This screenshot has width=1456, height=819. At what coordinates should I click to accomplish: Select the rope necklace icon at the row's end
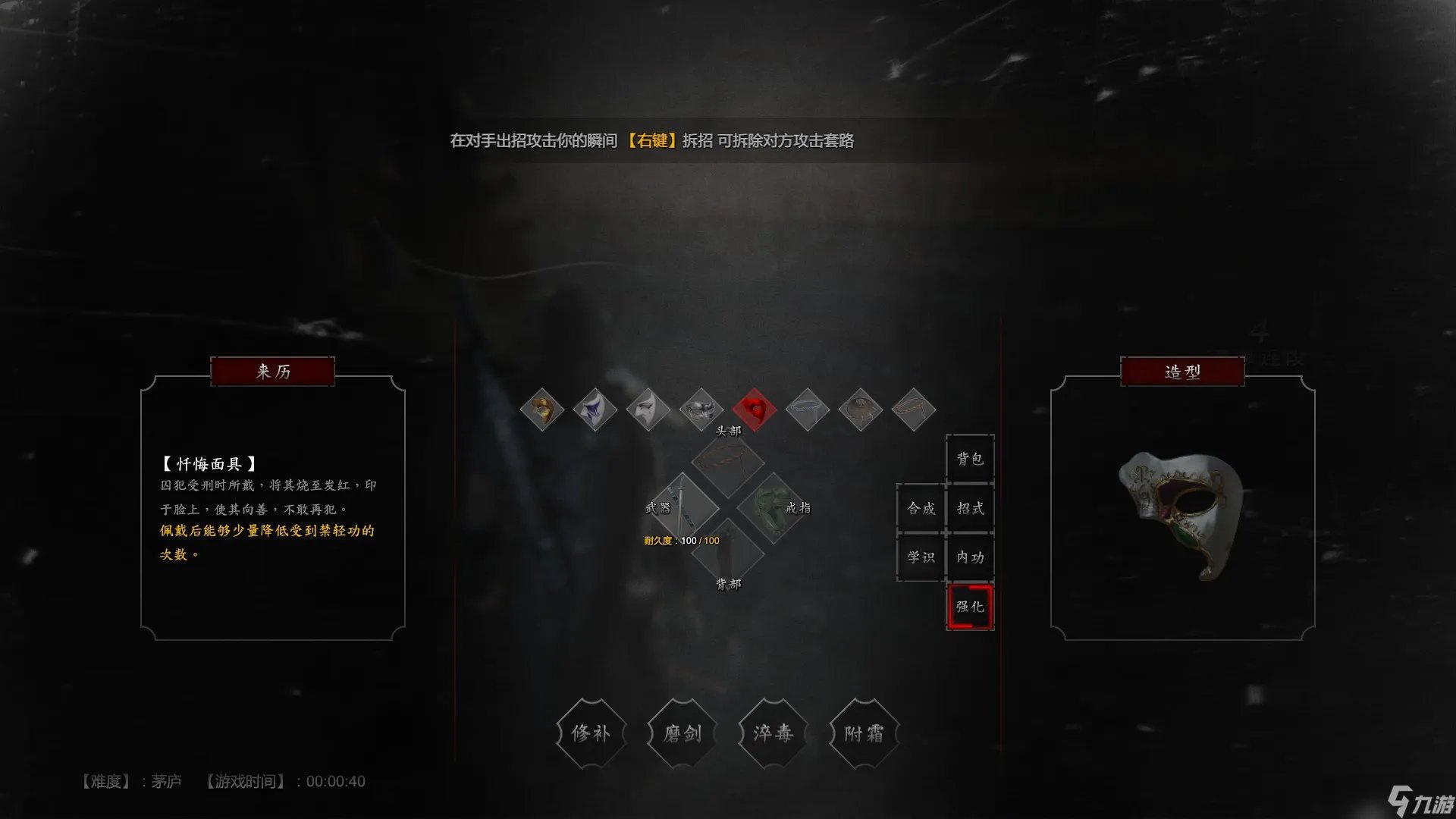914,409
